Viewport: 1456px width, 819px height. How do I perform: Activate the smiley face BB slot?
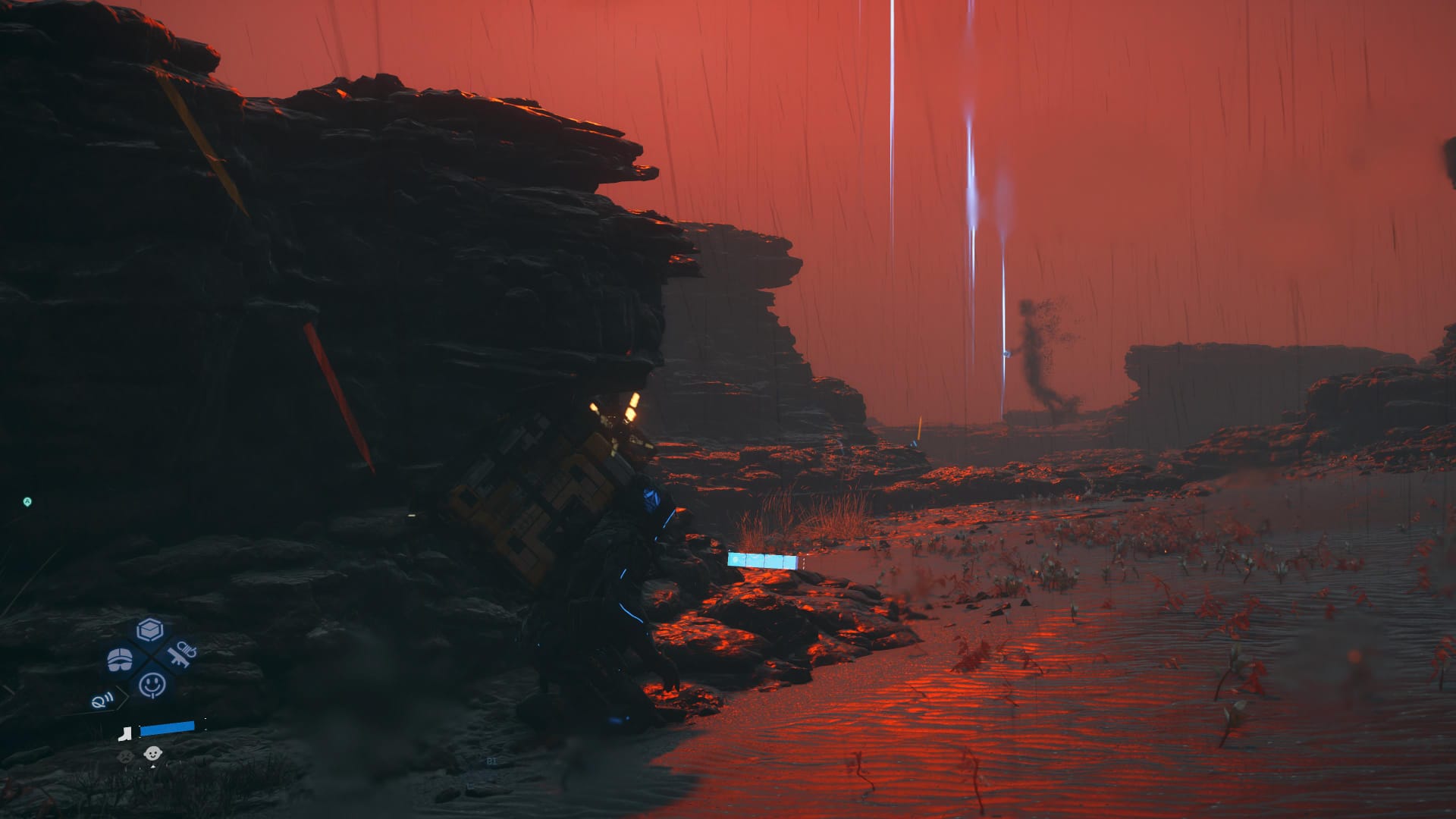pyautogui.click(x=152, y=685)
